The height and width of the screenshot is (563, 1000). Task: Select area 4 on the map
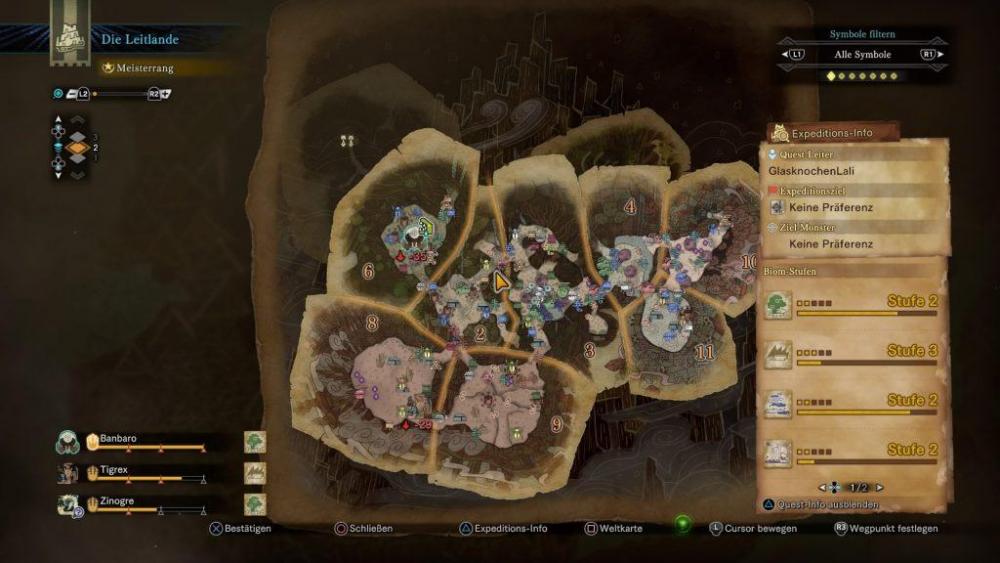coord(630,207)
